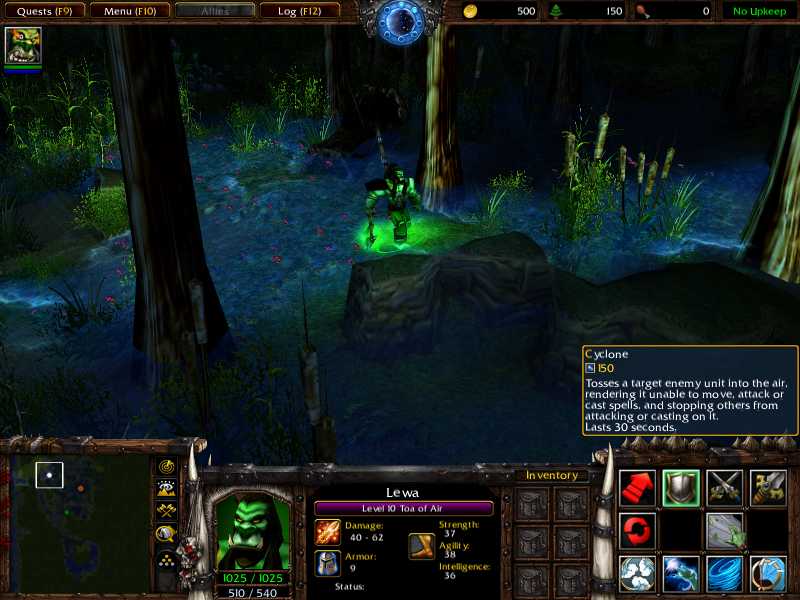
Task: Click the crossed swords command icon
Action: [x=725, y=487]
